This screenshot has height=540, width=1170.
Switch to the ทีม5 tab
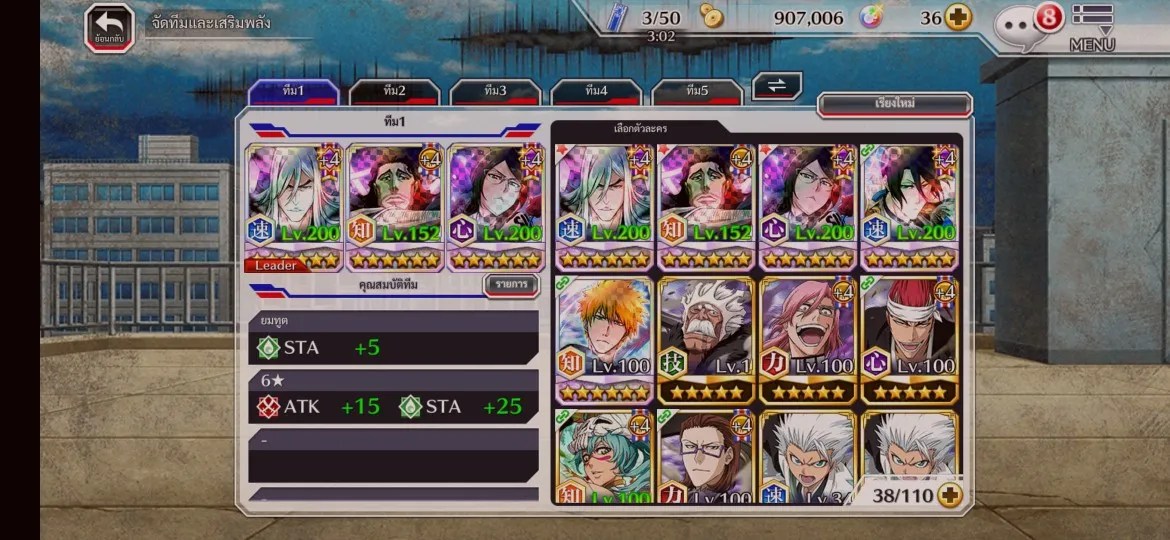(x=697, y=92)
